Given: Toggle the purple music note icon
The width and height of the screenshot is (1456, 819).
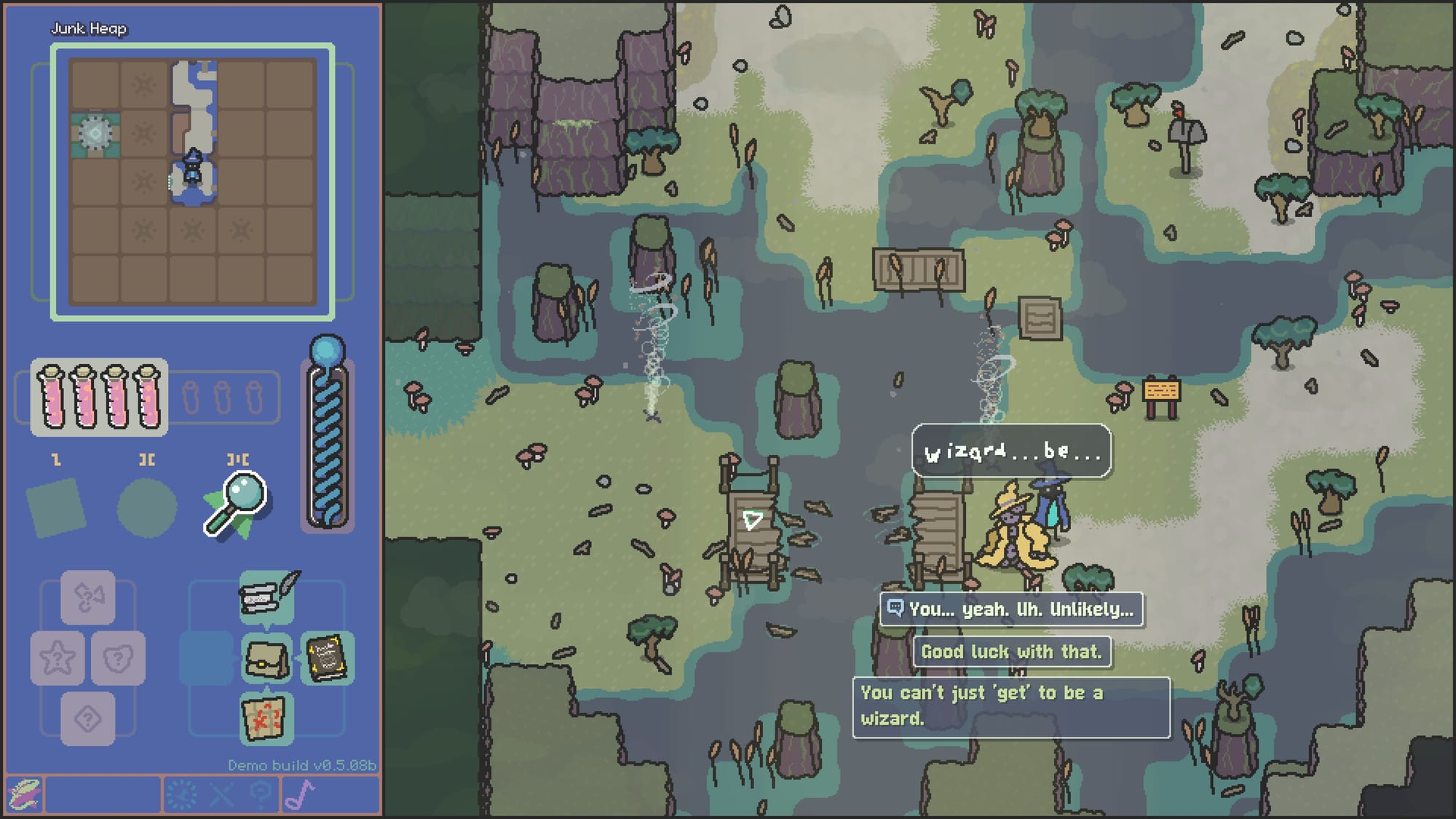Looking at the screenshot, I should pos(299,795).
